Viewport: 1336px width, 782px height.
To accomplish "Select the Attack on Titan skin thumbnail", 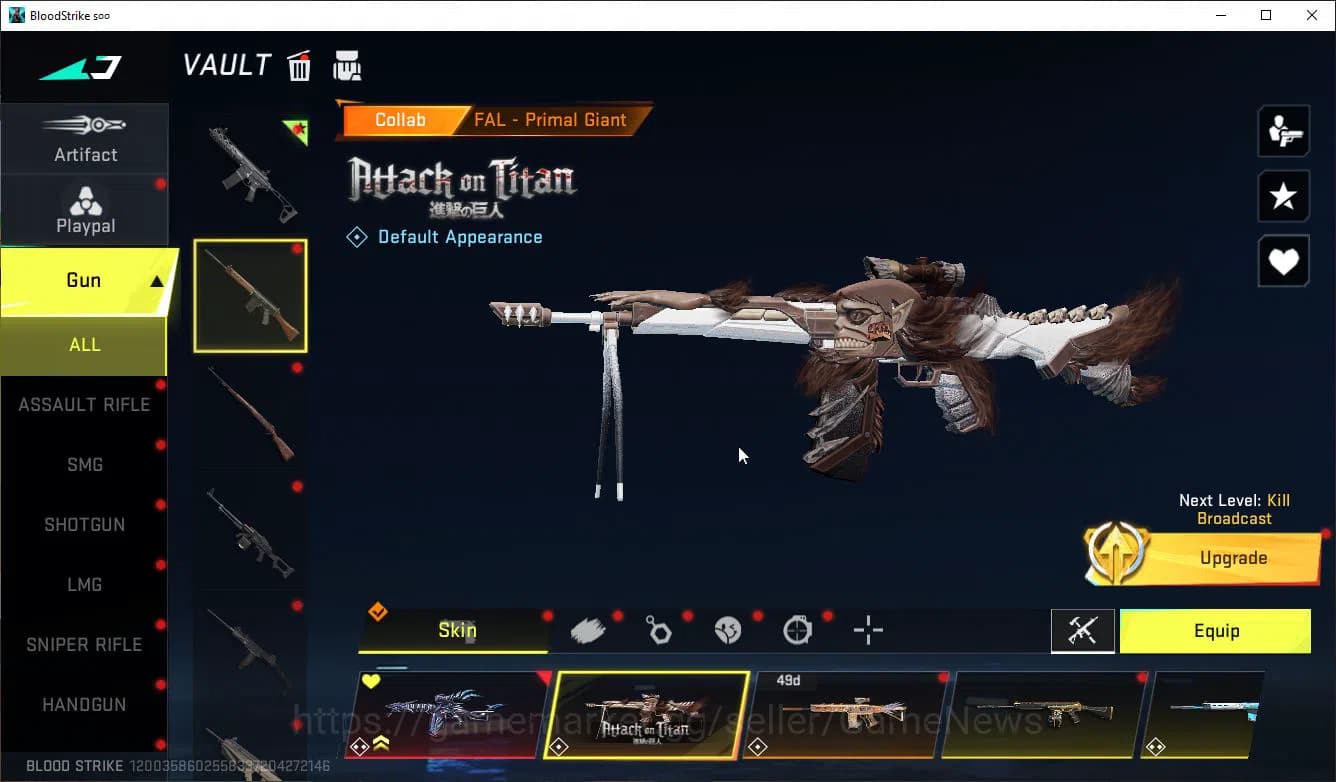I will (x=645, y=716).
